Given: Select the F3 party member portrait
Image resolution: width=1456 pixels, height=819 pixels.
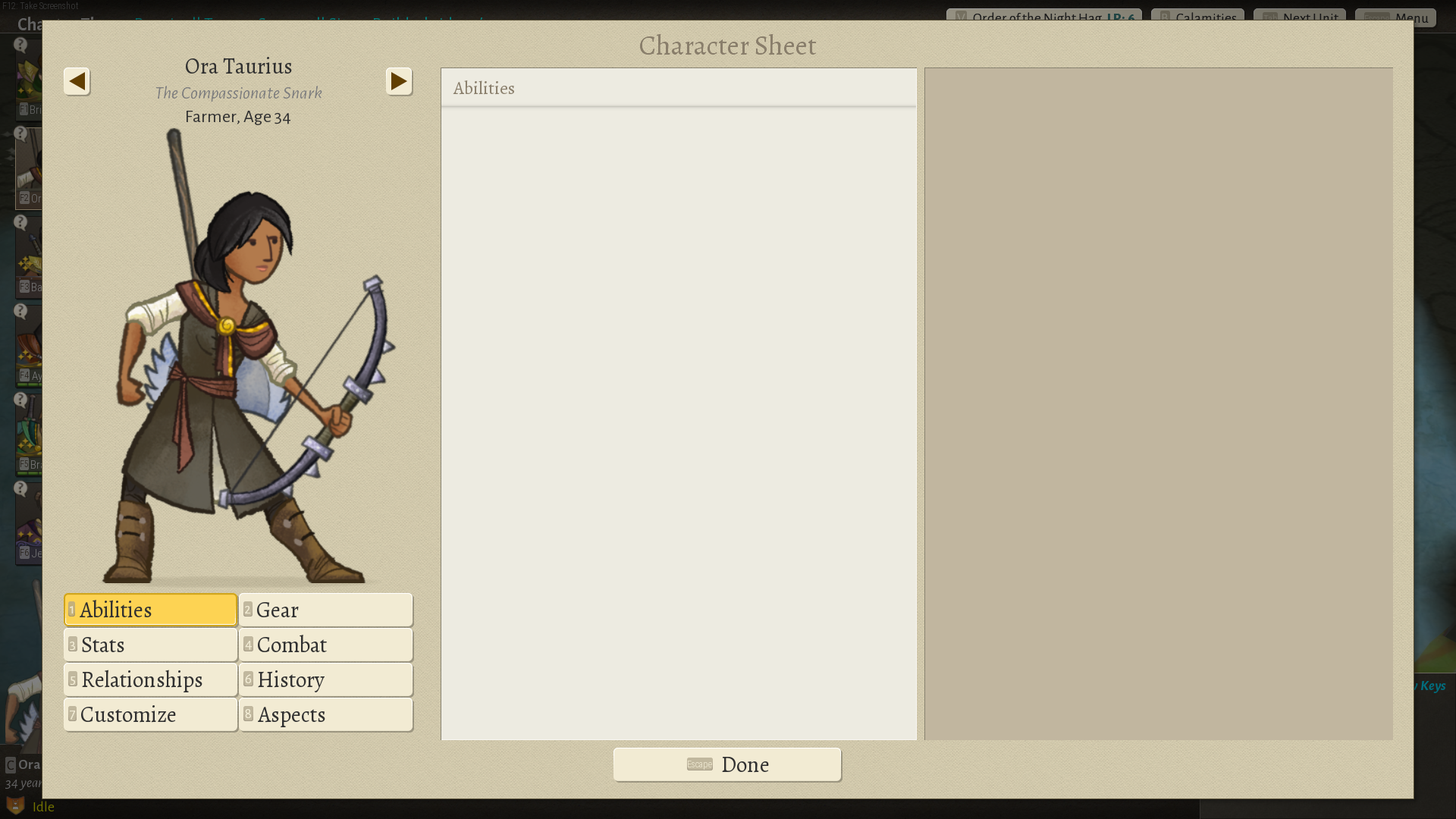Looking at the screenshot, I should click(30, 258).
